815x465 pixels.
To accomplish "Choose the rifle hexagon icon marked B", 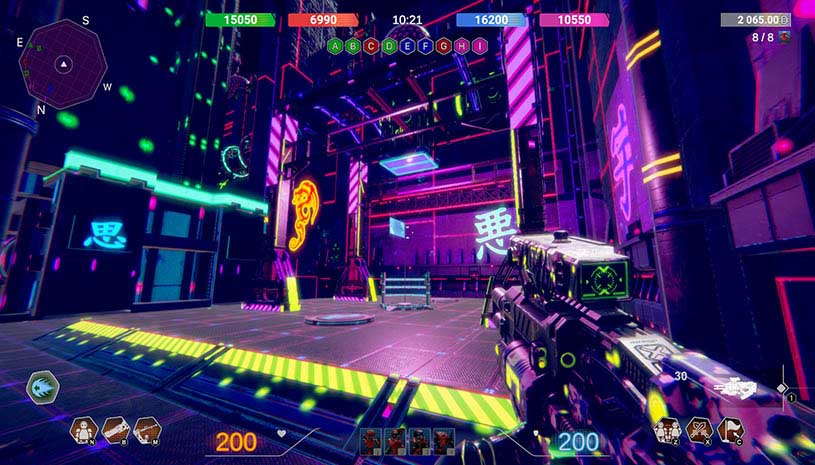I will [115, 430].
